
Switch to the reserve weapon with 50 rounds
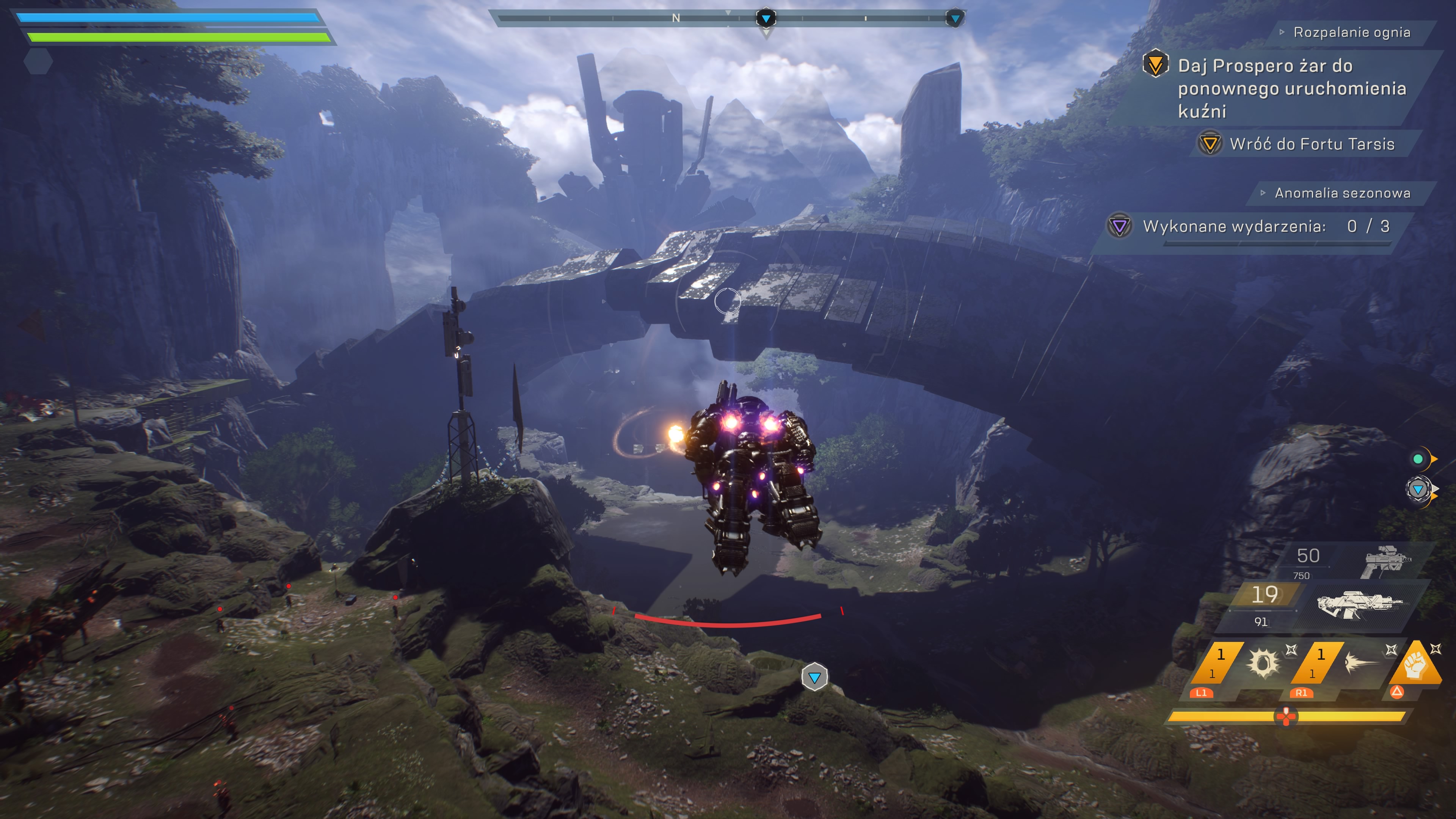click(x=1357, y=561)
